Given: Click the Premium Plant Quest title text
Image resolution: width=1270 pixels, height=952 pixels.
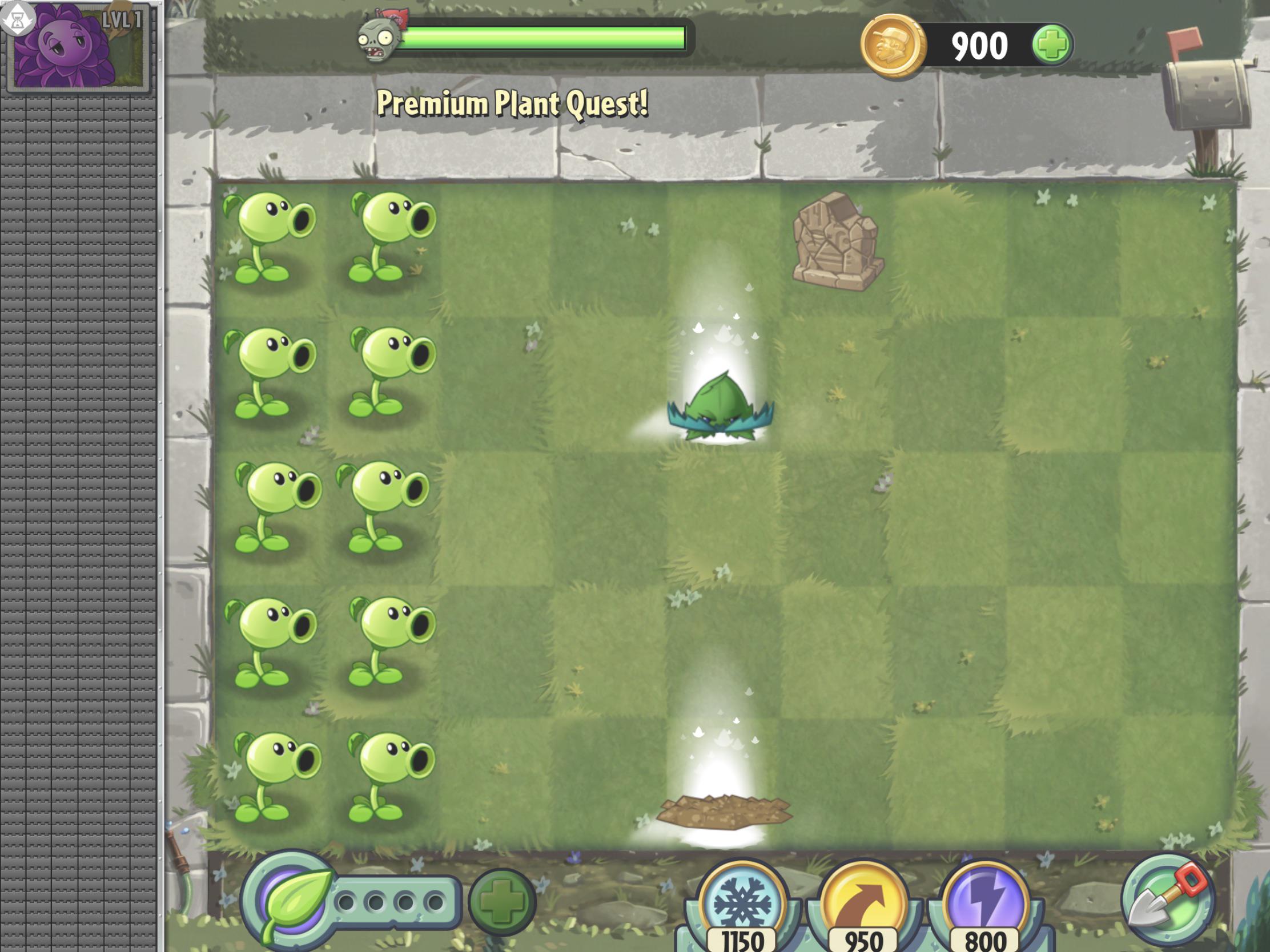Looking at the screenshot, I should 513,103.
